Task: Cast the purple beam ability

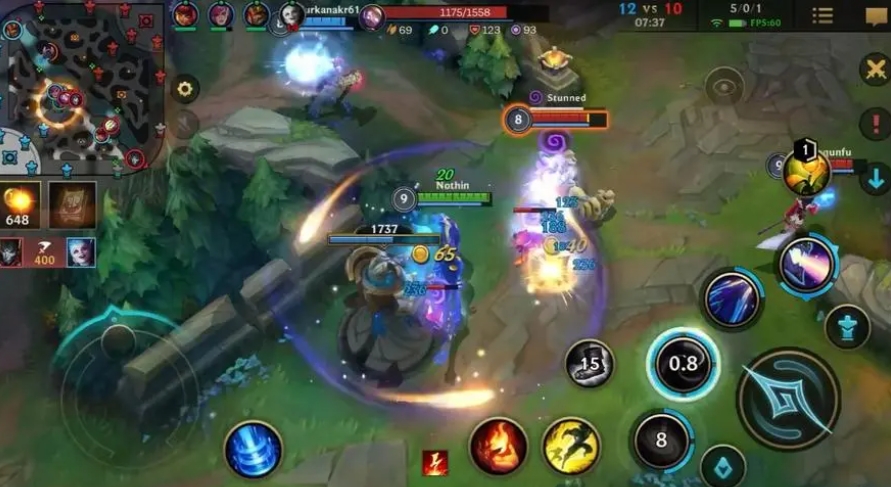Action: click(x=806, y=264)
